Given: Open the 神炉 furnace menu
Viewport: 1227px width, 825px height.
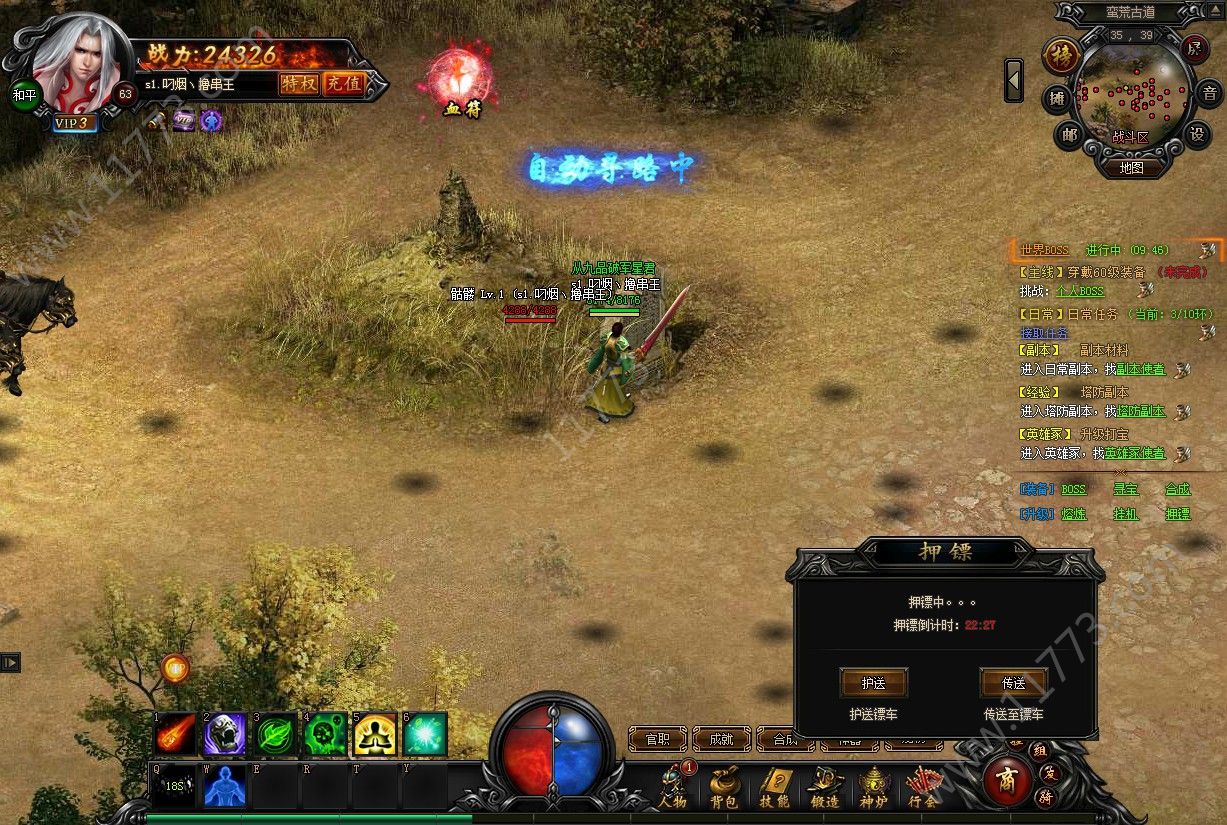Looking at the screenshot, I should [x=875, y=787].
